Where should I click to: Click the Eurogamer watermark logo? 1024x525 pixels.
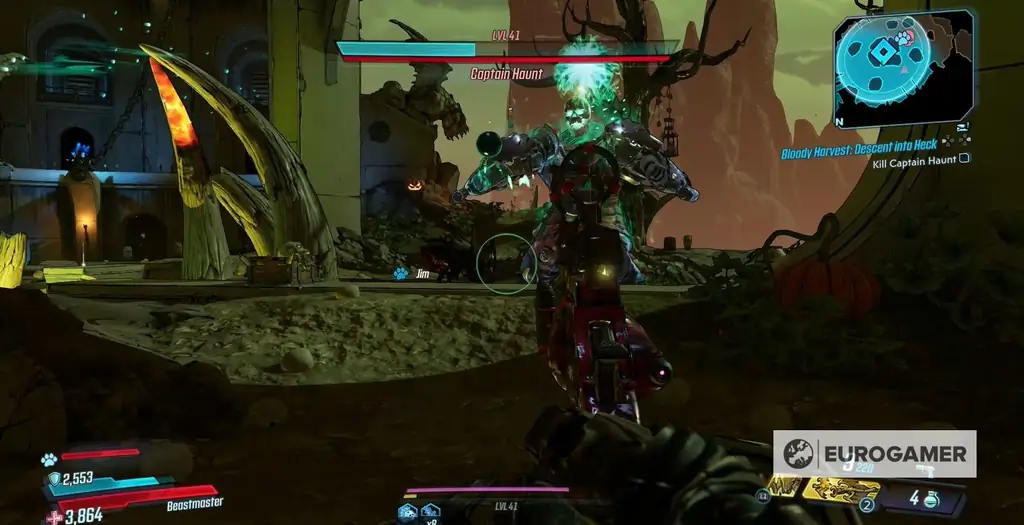(x=798, y=454)
